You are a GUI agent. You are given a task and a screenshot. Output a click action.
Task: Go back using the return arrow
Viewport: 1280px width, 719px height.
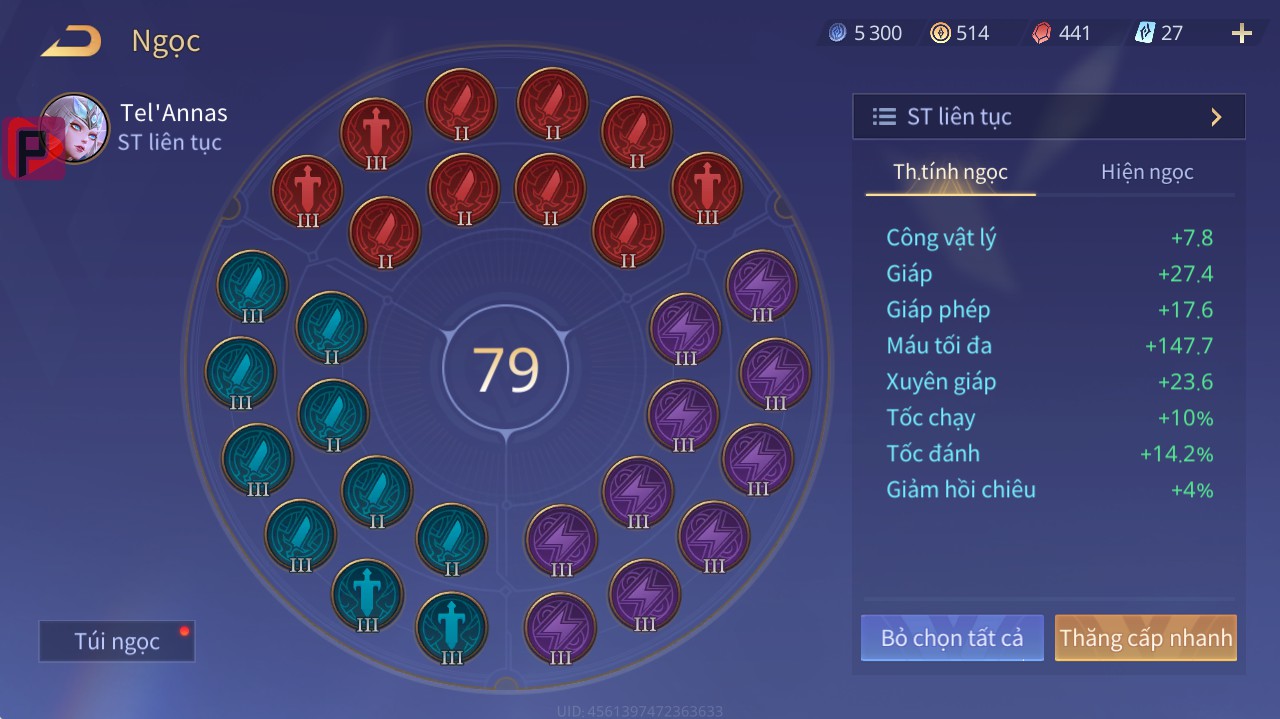[x=71, y=41]
